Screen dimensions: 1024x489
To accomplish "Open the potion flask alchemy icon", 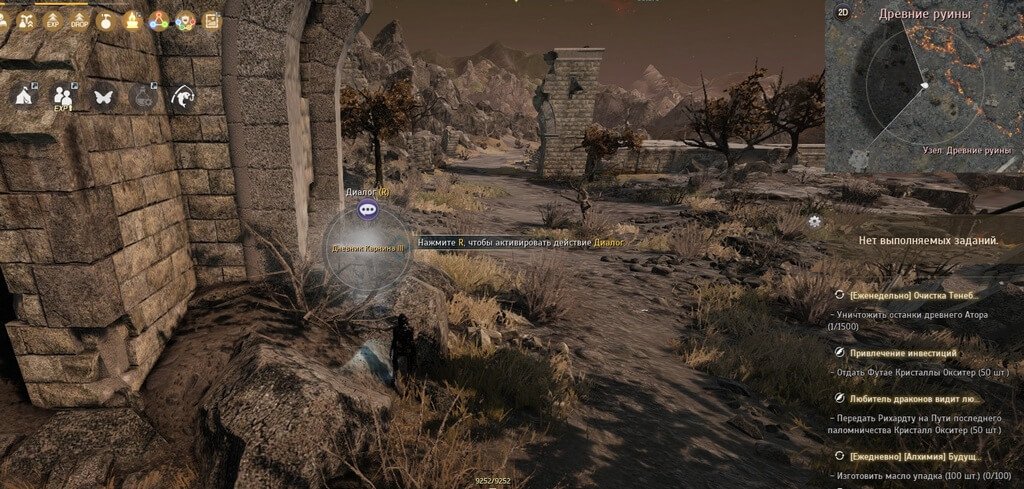I will pos(143,96).
